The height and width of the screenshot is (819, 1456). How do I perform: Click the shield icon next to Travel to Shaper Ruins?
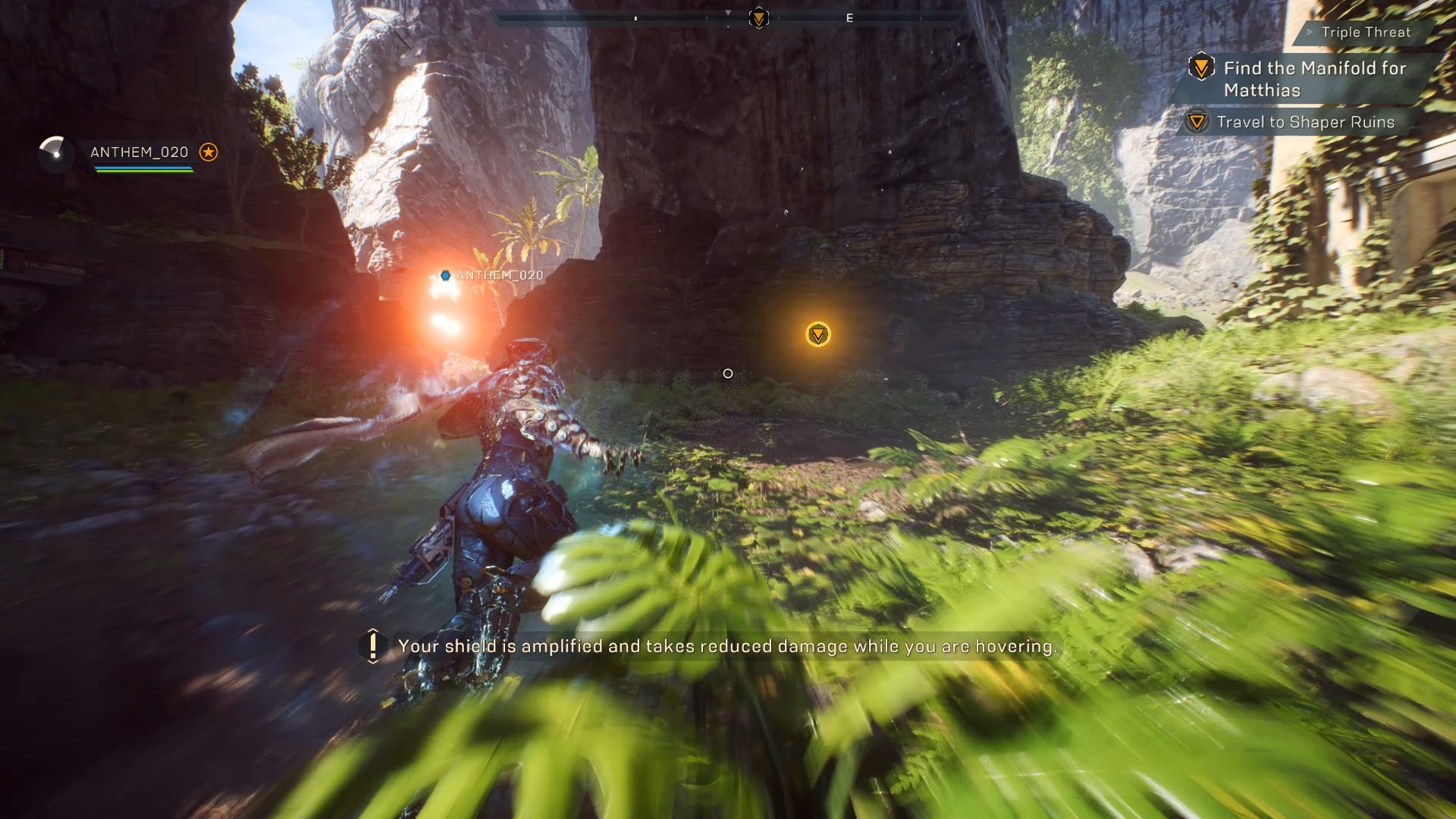1196,121
